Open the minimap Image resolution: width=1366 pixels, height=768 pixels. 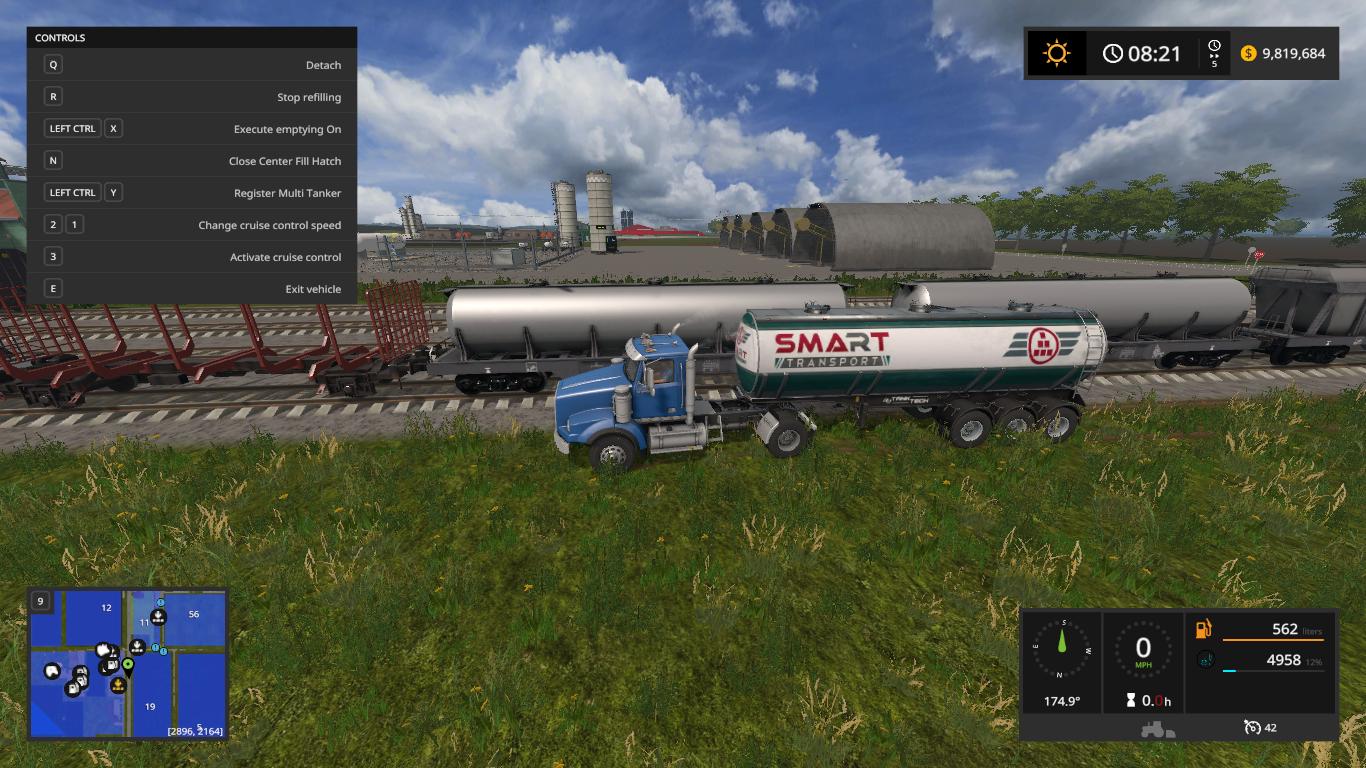point(129,664)
